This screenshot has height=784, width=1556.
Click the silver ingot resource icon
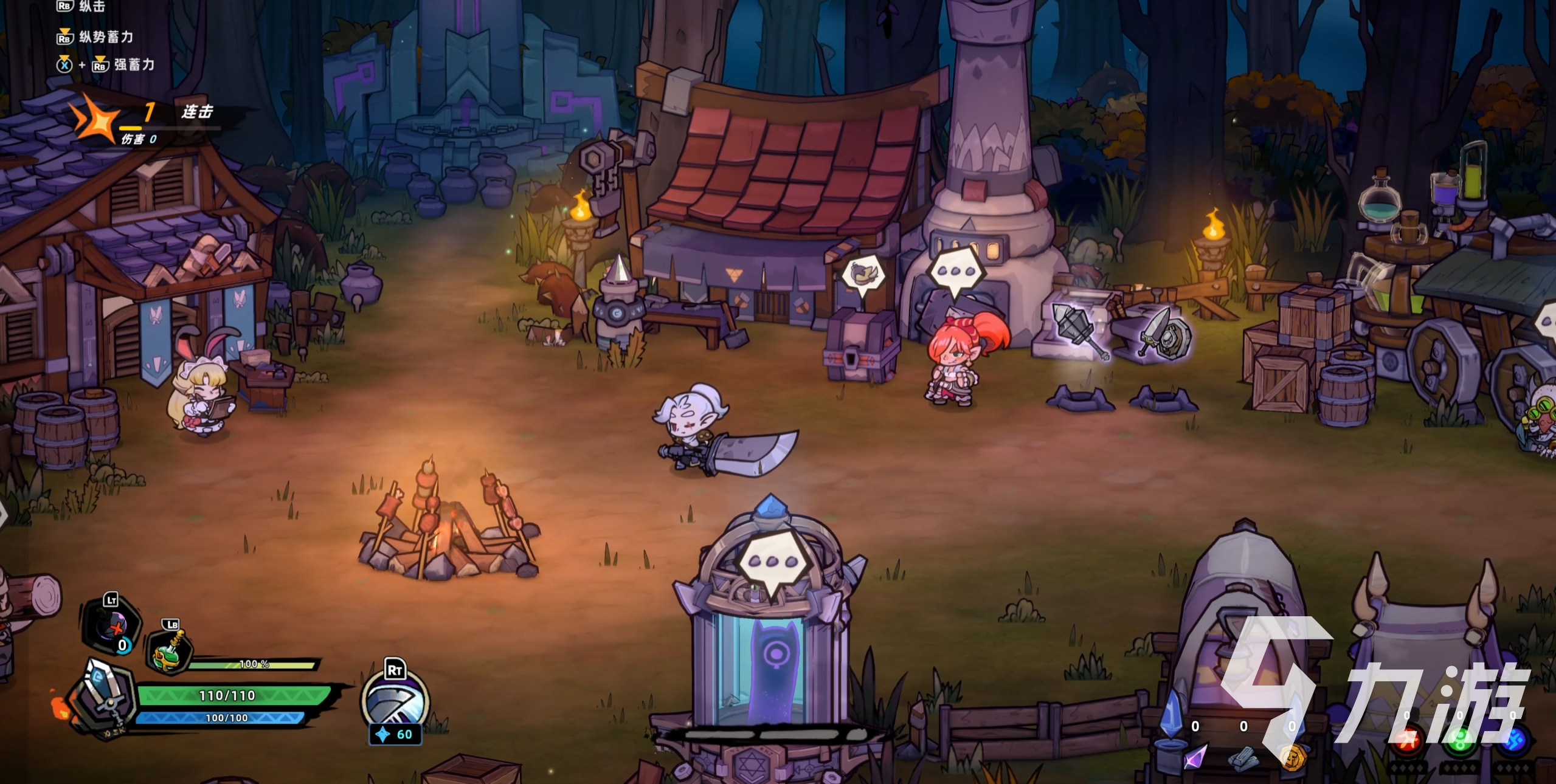click(x=1243, y=758)
